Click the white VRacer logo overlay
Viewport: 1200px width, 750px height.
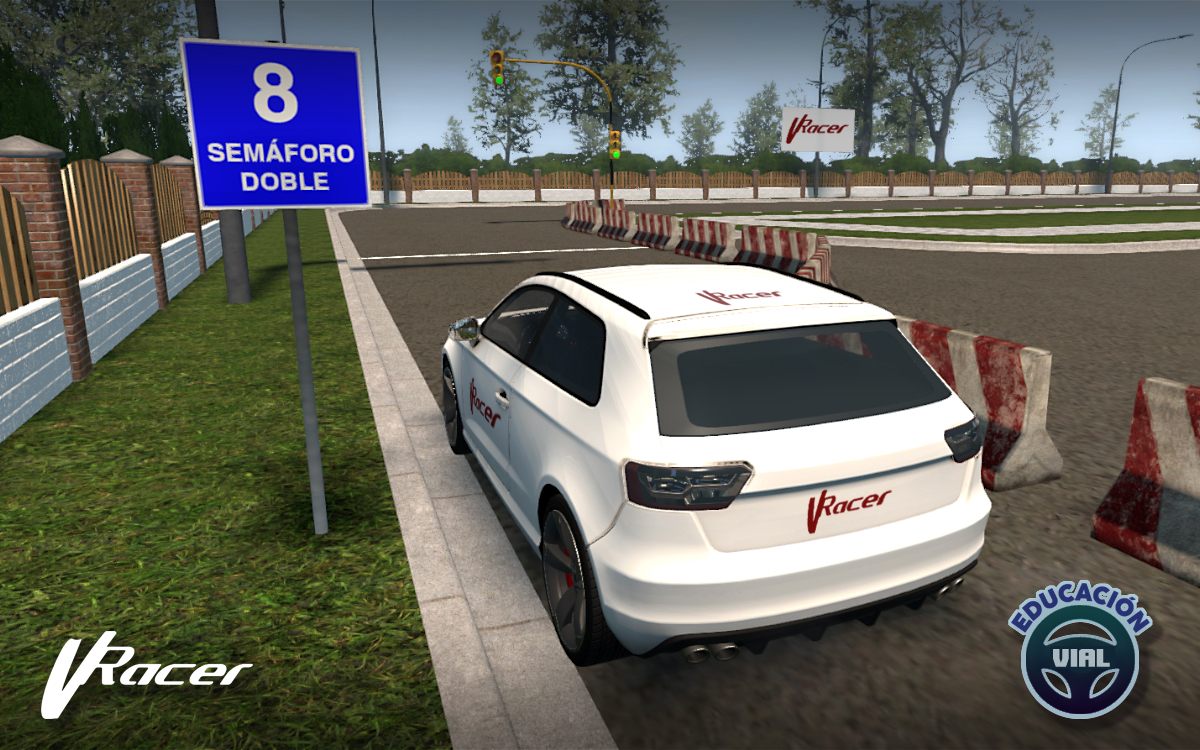[x=145, y=673]
